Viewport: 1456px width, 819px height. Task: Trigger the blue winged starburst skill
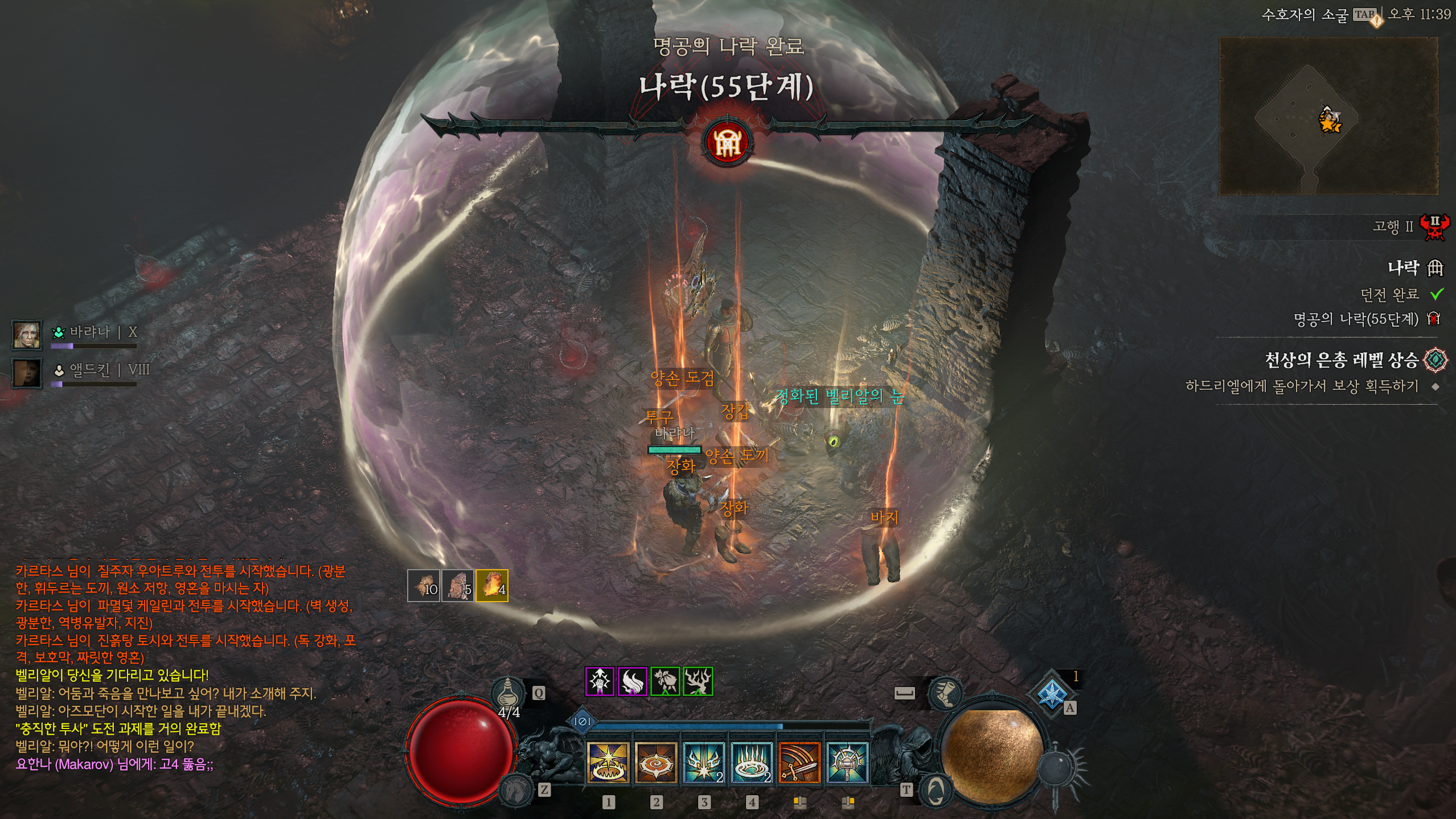coord(704,763)
